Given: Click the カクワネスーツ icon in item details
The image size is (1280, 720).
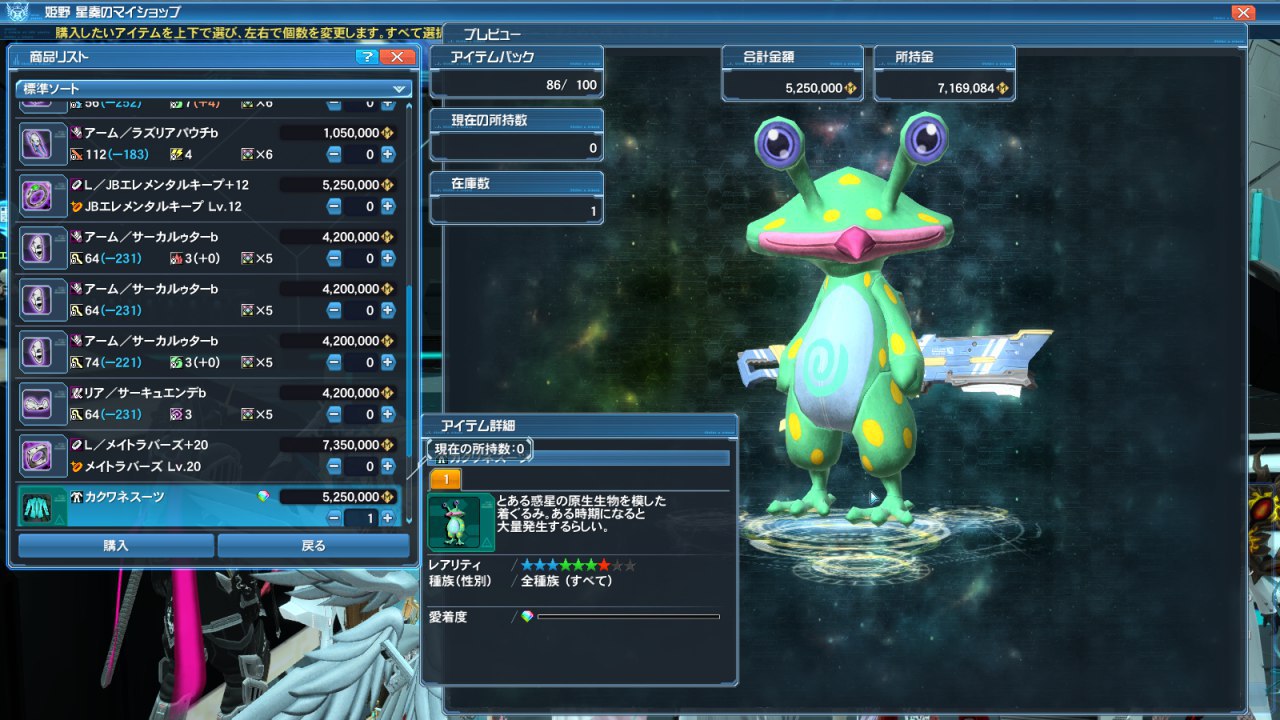Looking at the screenshot, I should click(x=461, y=522).
